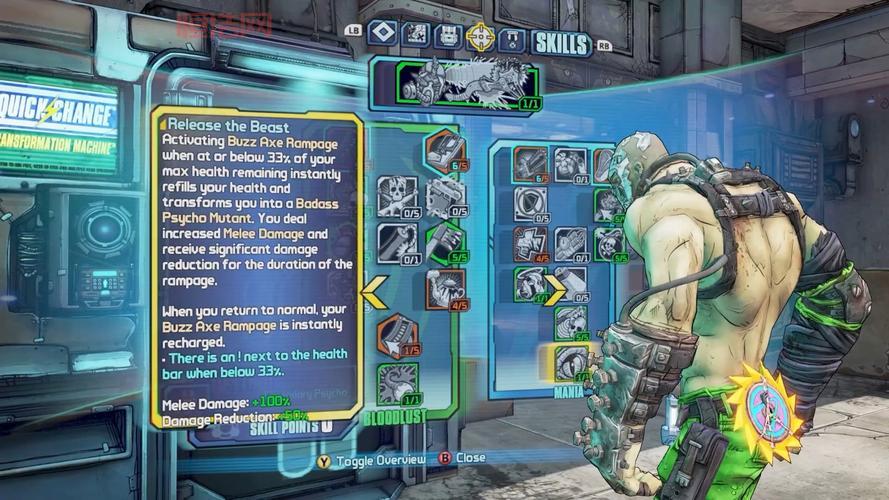Open the backpack inventory tab
Screen dimensions: 889x500
click(x=448, y=35)
